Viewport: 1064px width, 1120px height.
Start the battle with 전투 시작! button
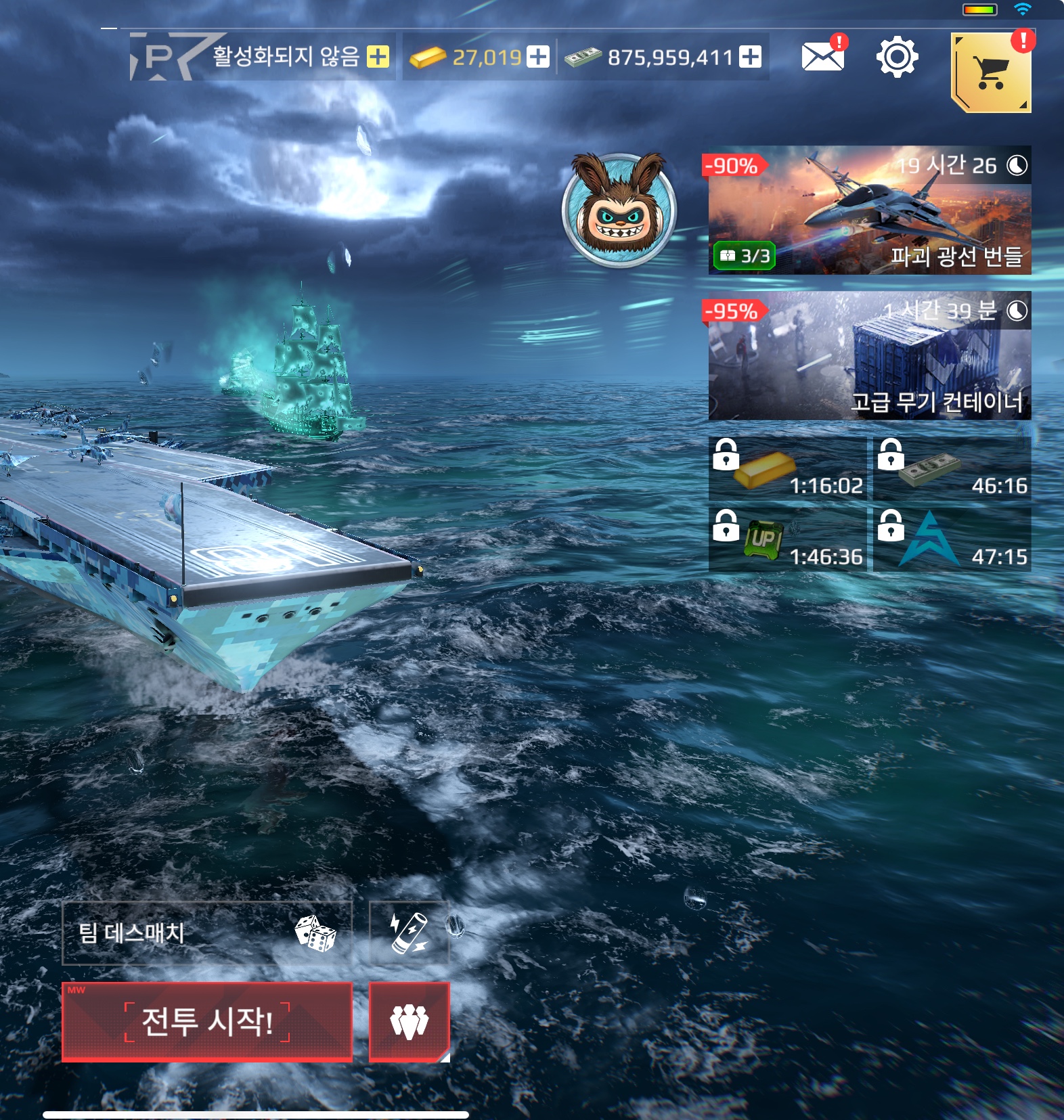click(x=207, y=1021)
